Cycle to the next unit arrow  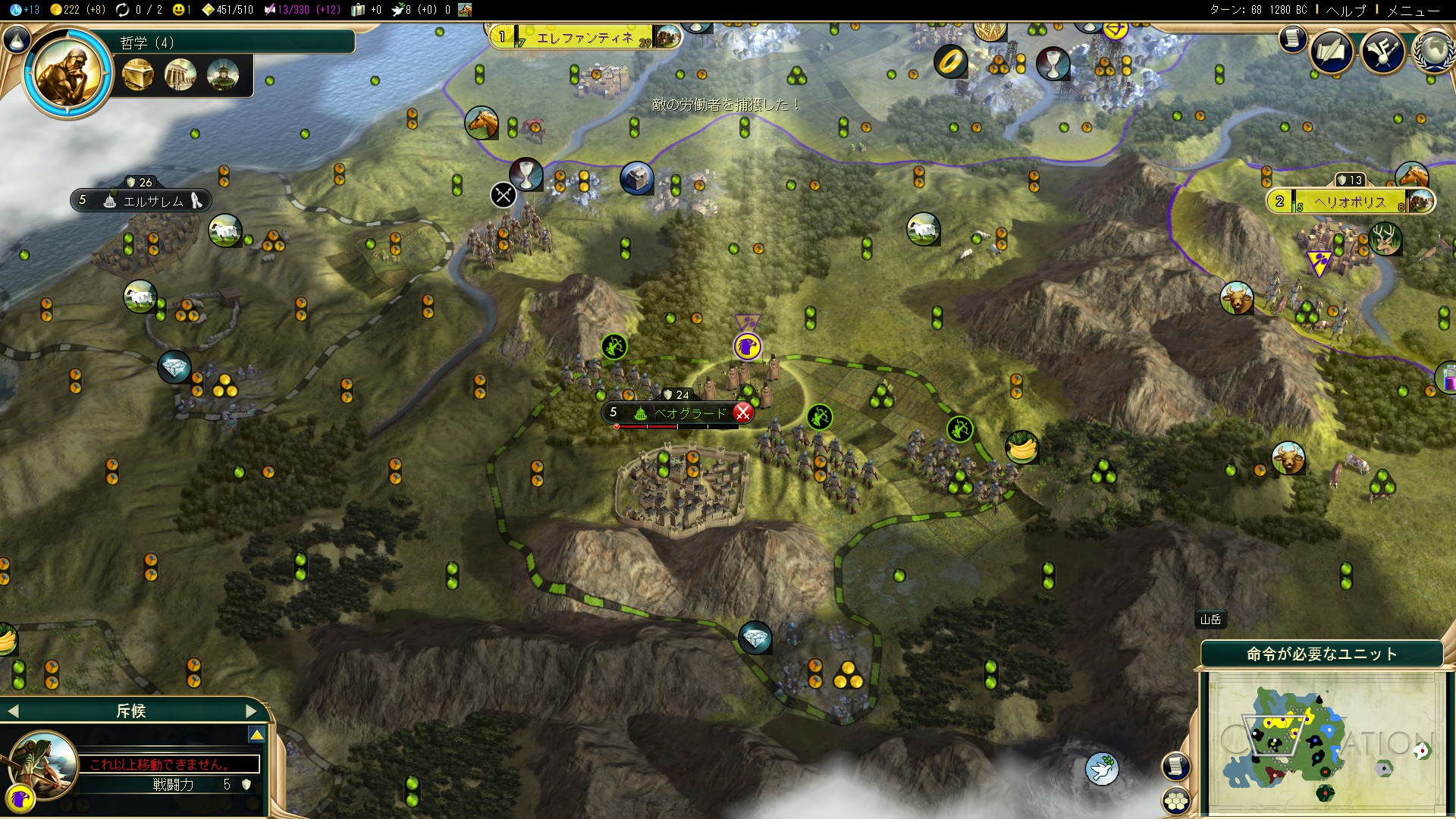tap(252, 711)
